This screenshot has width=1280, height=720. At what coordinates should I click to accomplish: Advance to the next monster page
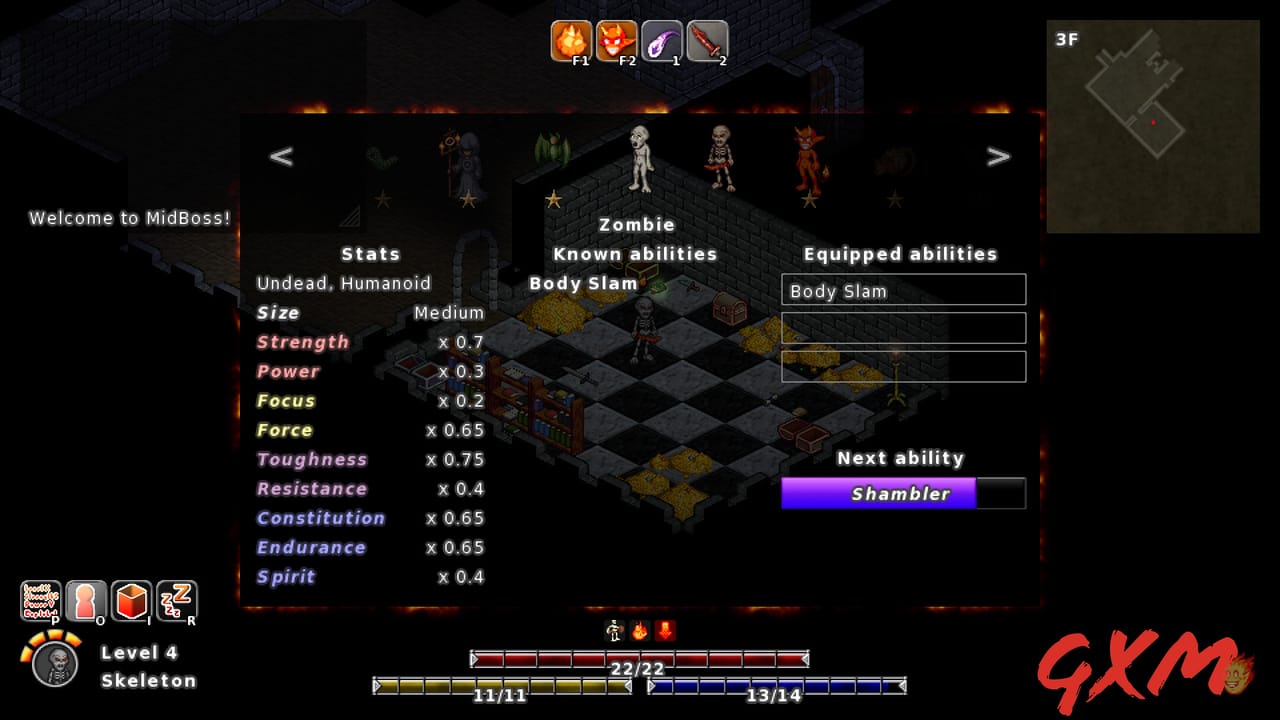(997, 156)
